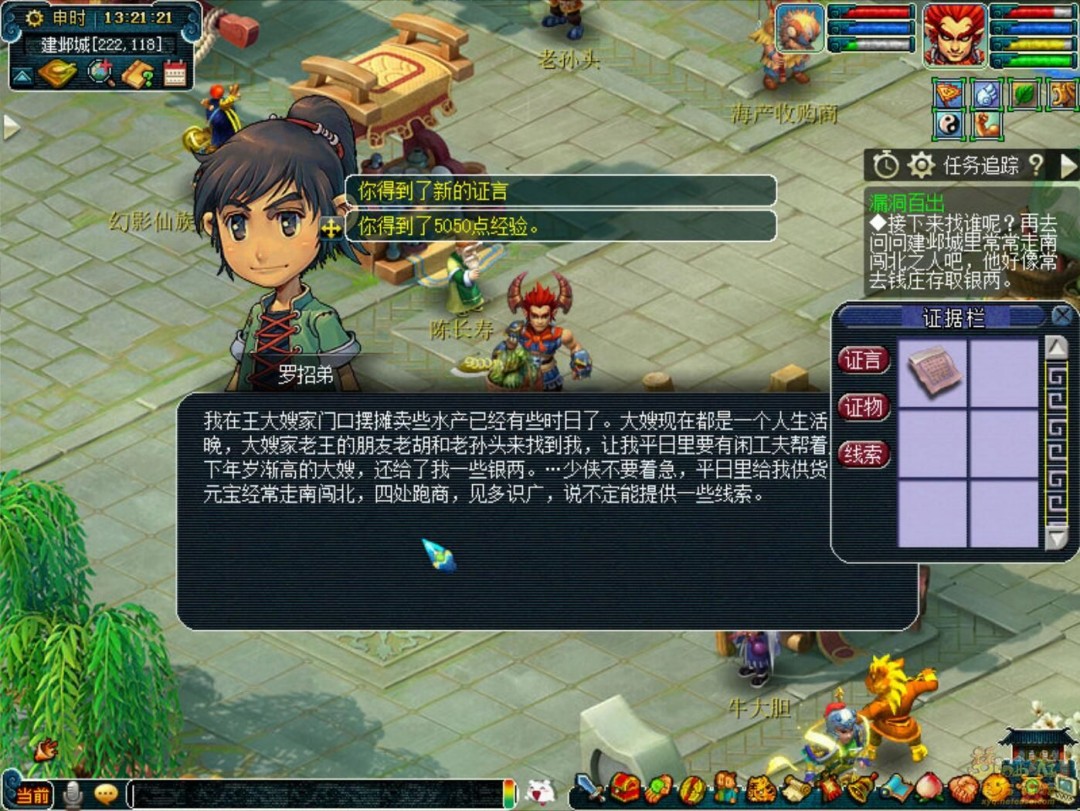Select the testimony scroll in the evidence grid
The image size is (1080, 811).
tap(933, 372)
